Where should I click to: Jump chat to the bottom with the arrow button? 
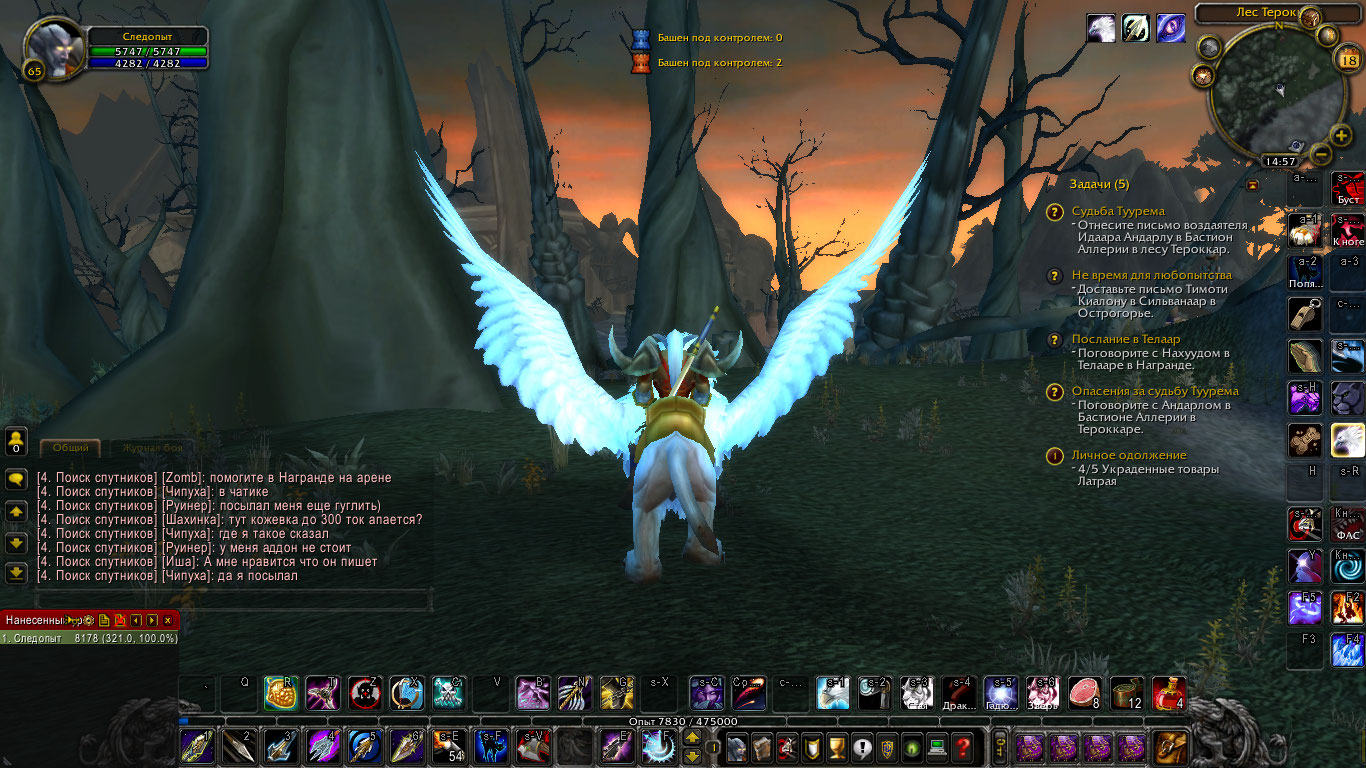pyautogui.click(x=16, y=573)
